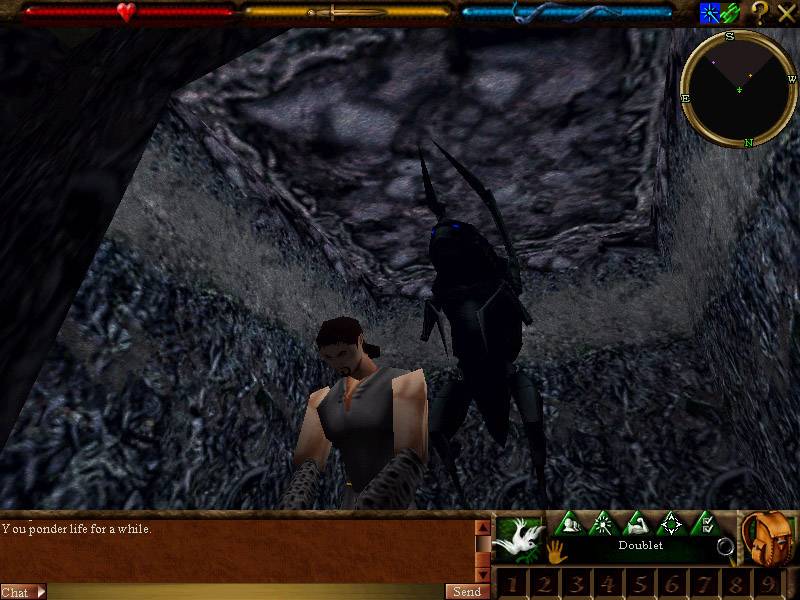Select shortcut slot number 5

point(638,583)
